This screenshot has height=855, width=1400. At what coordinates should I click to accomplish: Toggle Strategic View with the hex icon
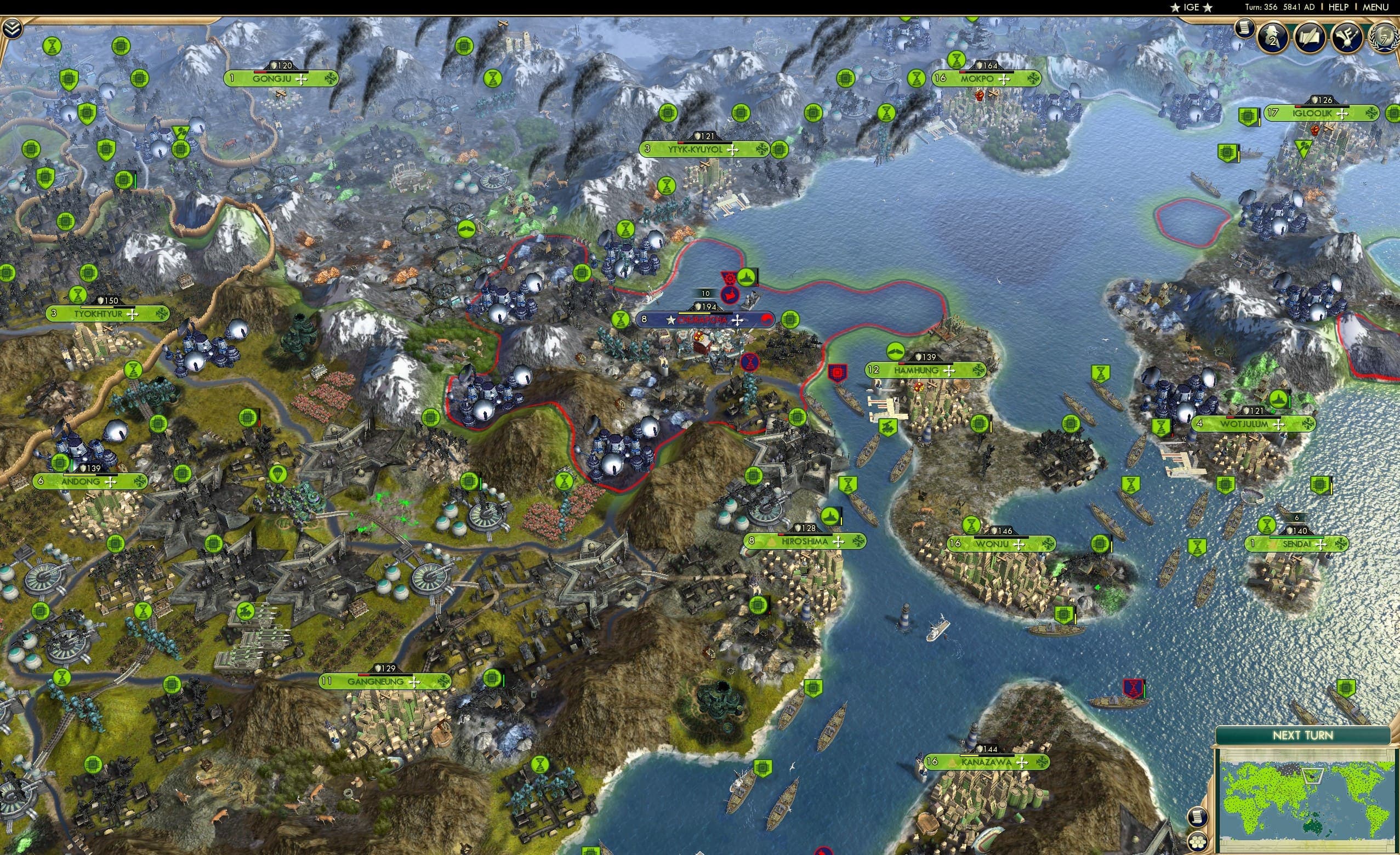1198,842
